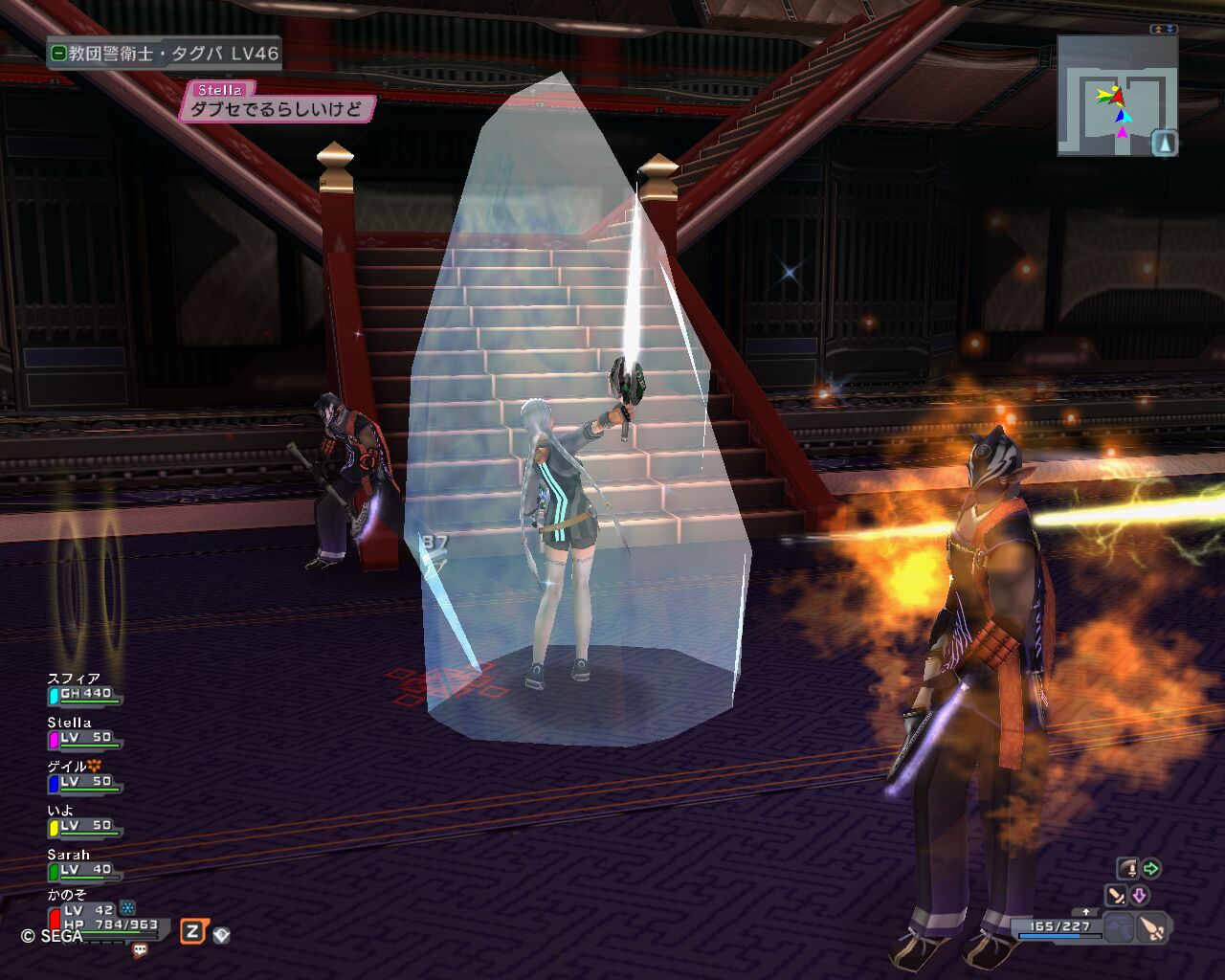Select party member Stella's status row

pos(84,732)
